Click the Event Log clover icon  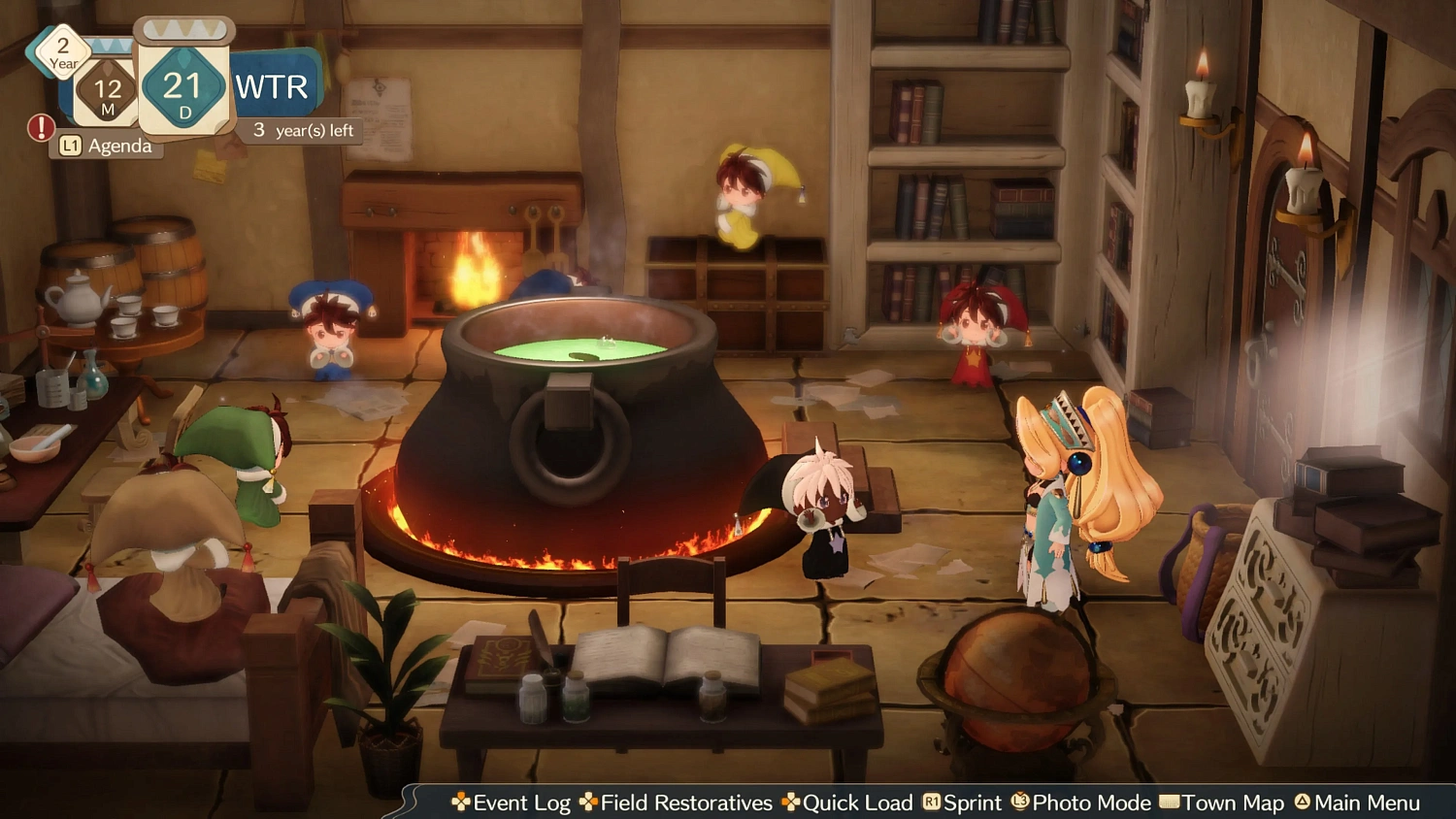tap(461, 803)
